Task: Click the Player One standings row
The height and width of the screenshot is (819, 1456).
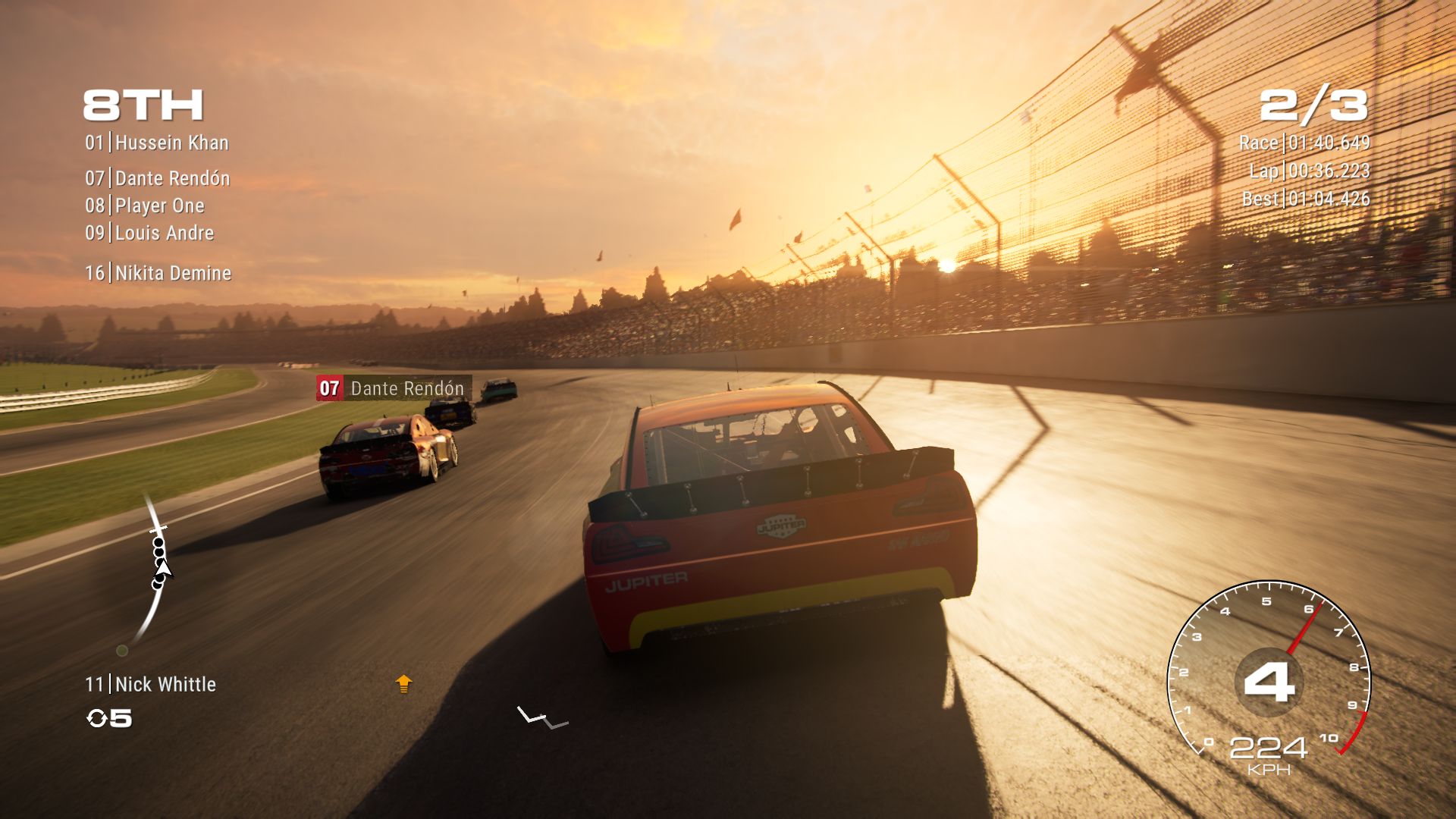Action: [x=145, y=206]
